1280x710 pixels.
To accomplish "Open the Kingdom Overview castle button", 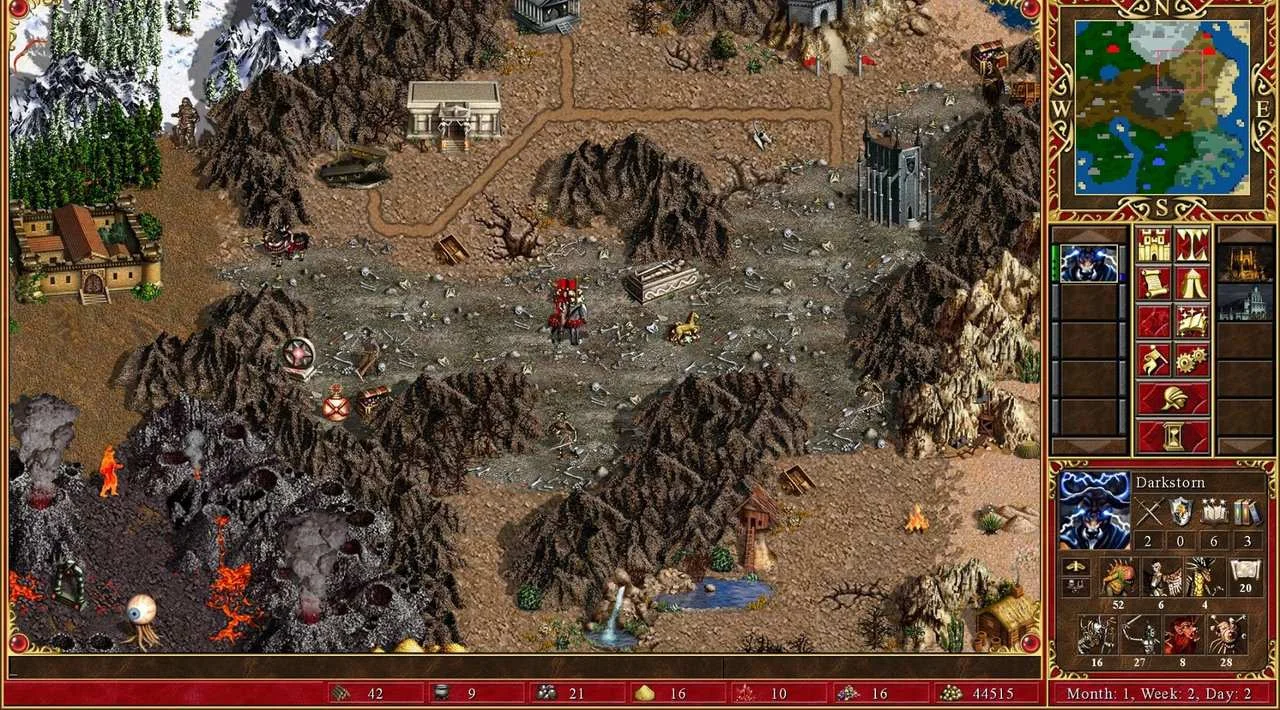I will click(x=1152, y=245).
